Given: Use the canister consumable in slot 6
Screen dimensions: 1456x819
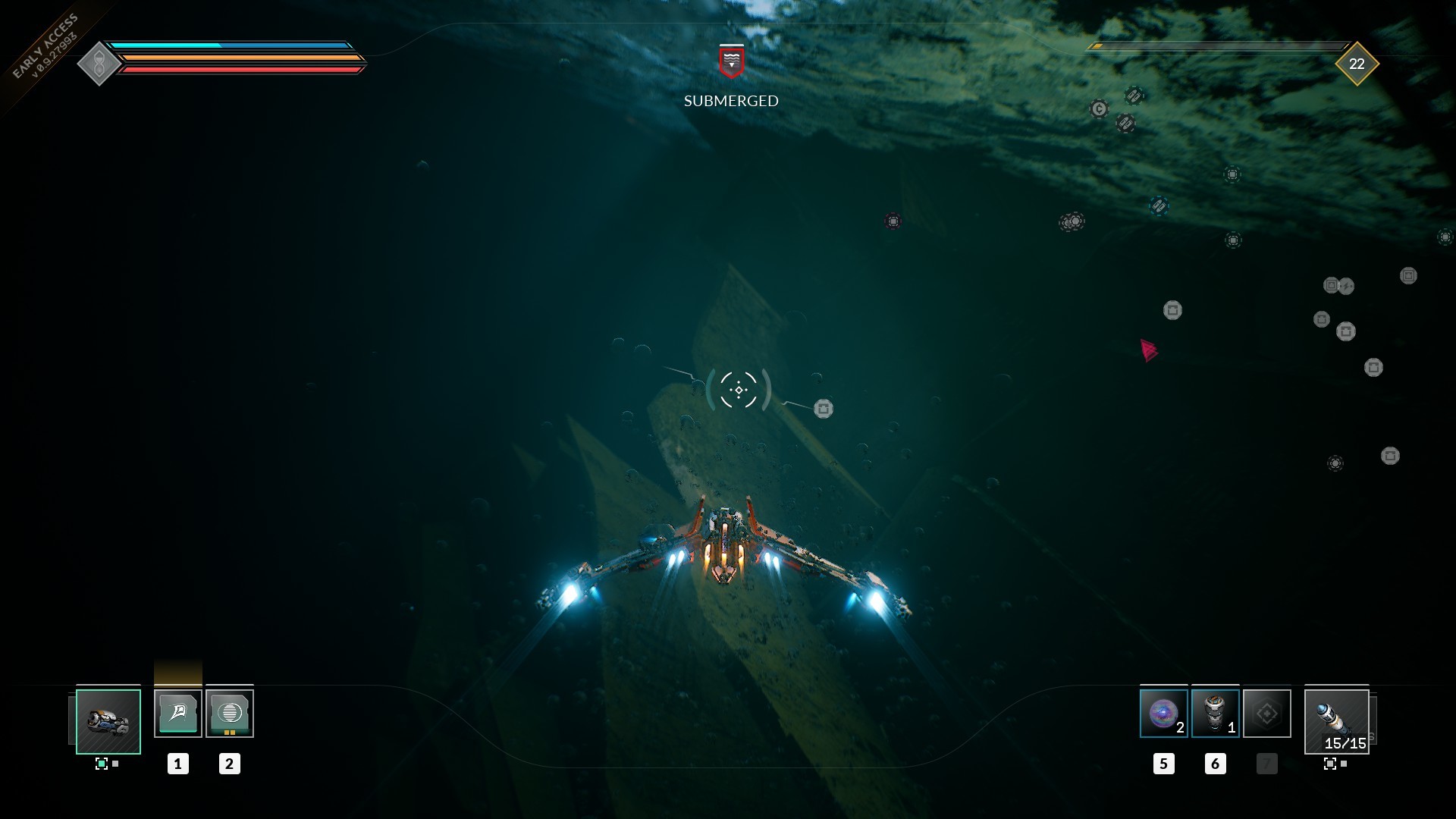Looking at the screenshot, I should 1216,713.
